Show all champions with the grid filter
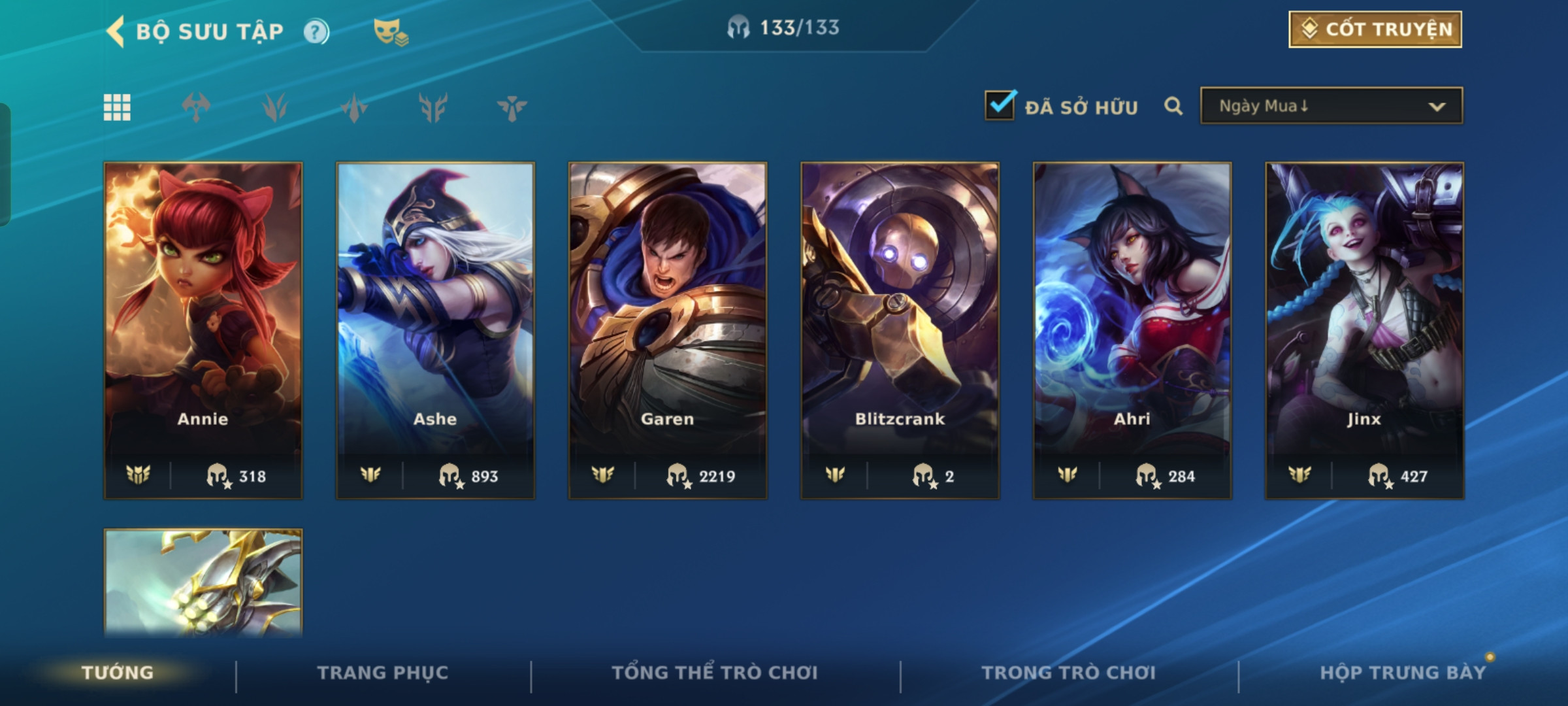Viewport: 1568px width, 706px height. [117, 107]
